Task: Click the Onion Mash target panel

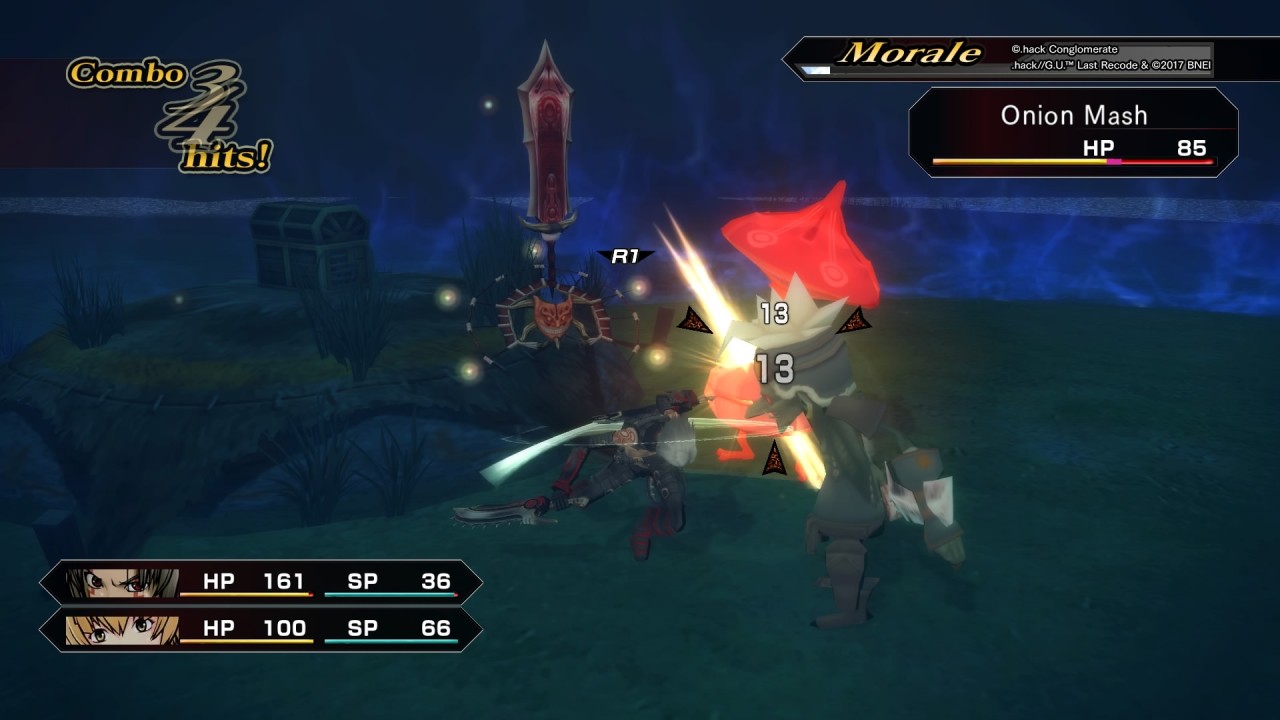Action: (1073, 132)
